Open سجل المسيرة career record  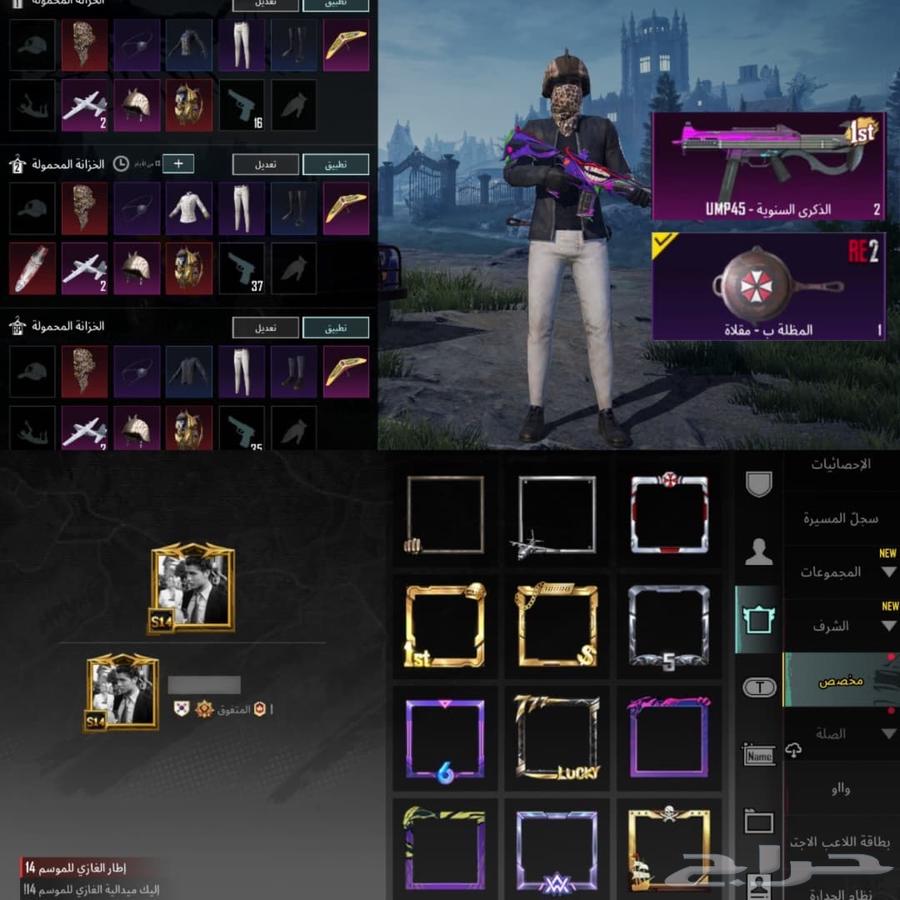838,519
